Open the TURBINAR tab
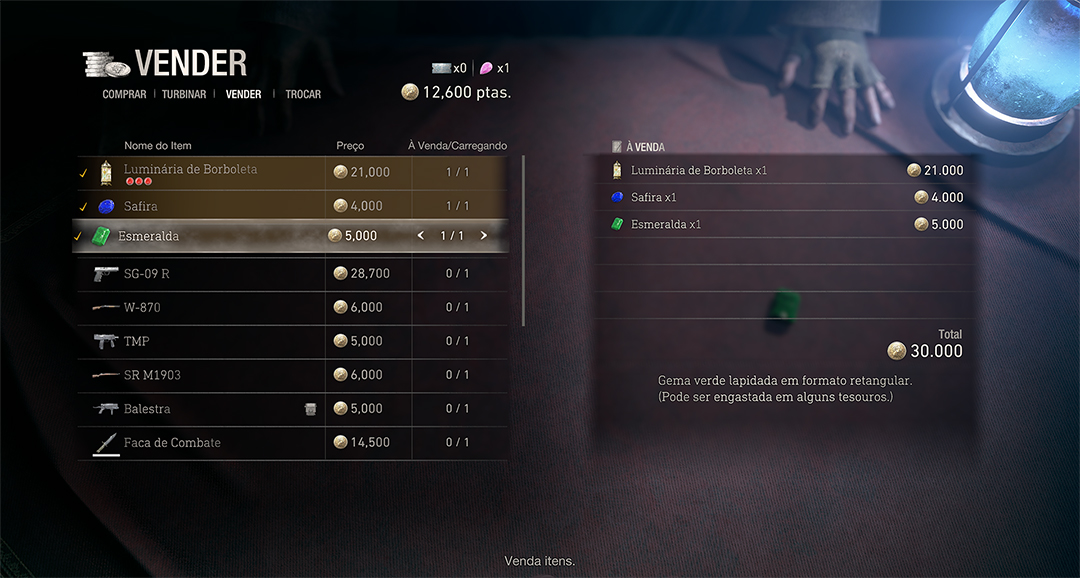 (x=184, y=94)
